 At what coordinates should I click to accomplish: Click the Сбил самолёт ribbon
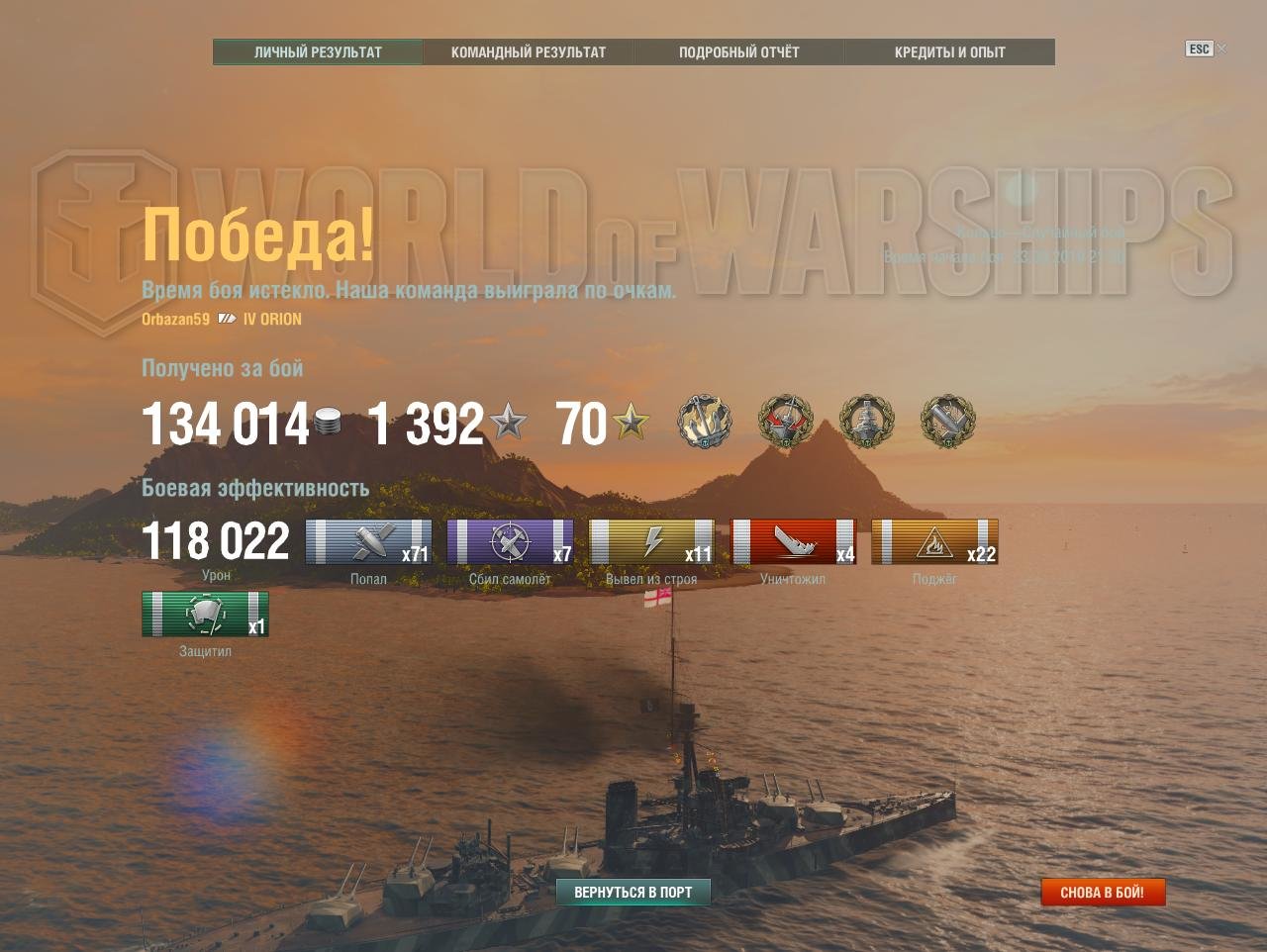[510, 541]
